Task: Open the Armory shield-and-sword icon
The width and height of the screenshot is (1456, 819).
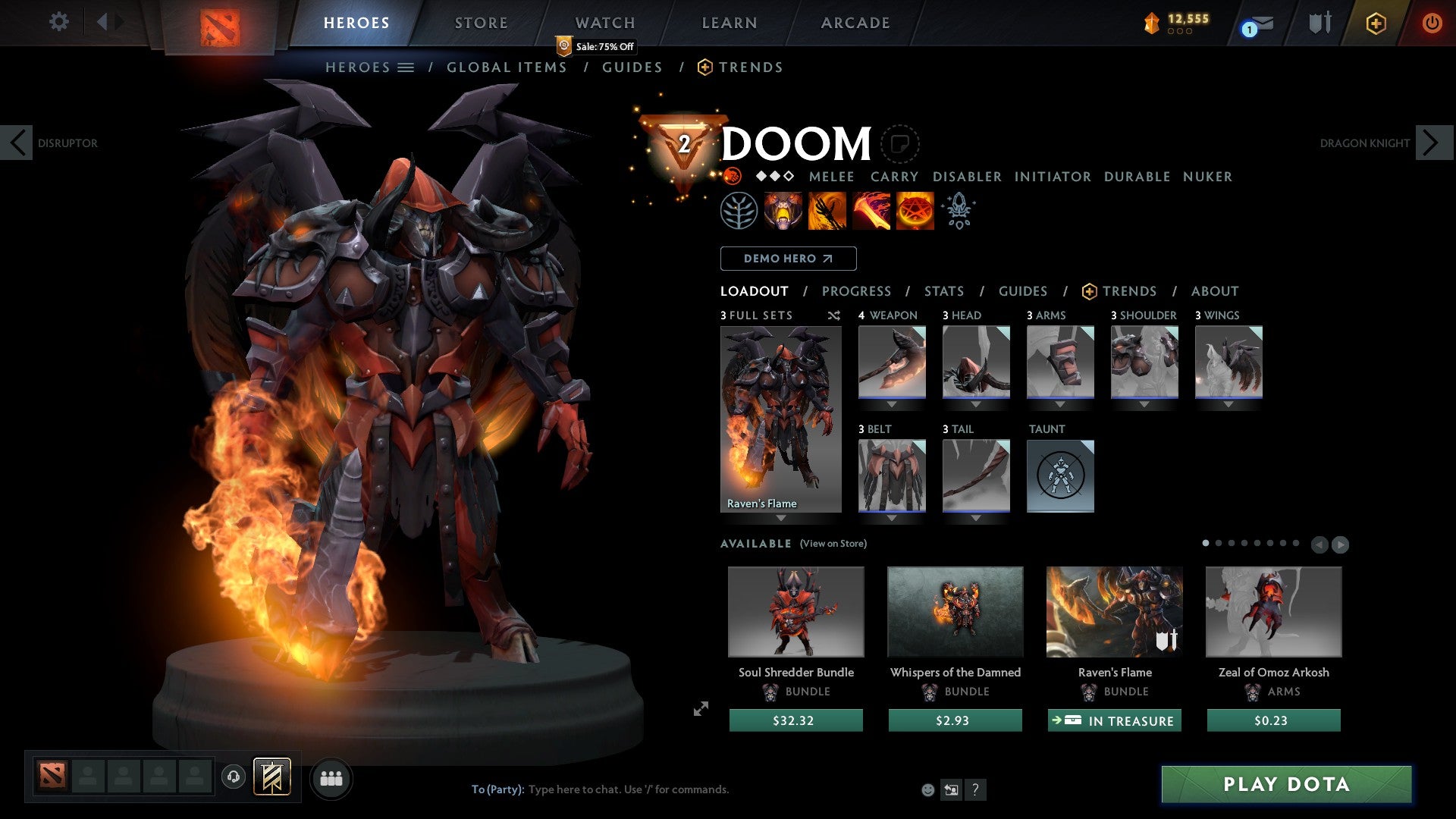Action: coord(1318,23)
